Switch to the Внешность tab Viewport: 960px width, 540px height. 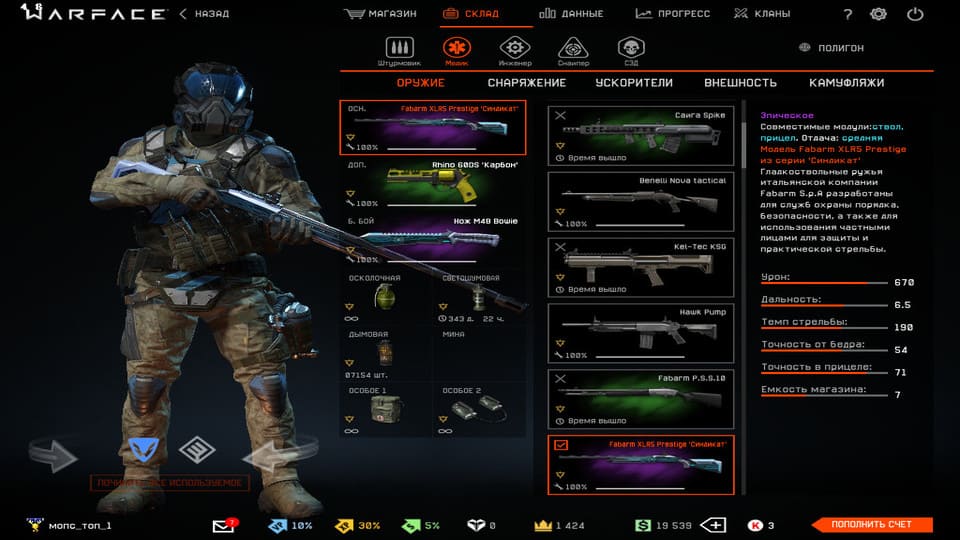click(740, 83)
